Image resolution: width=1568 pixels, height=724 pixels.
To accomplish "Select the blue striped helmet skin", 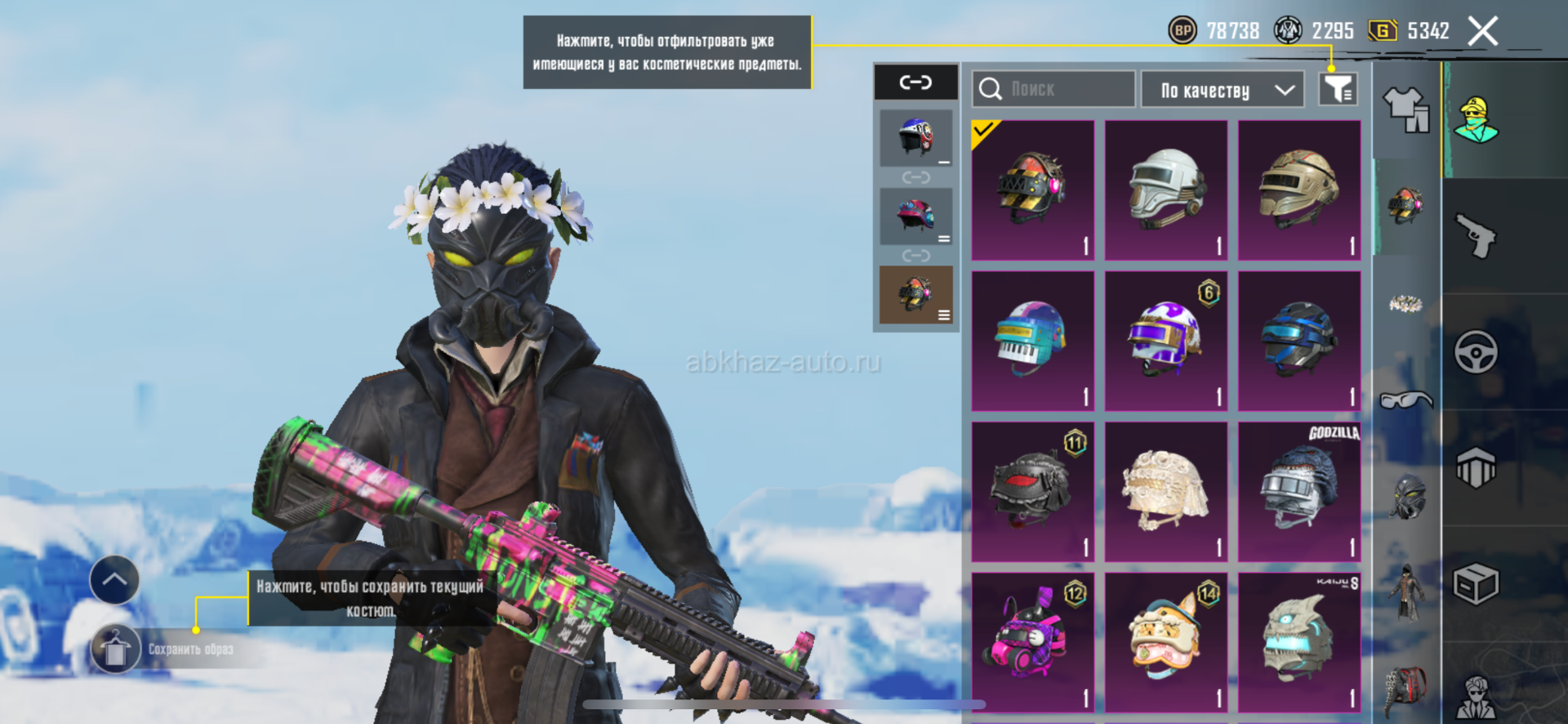I will [x=1298, y=341].
